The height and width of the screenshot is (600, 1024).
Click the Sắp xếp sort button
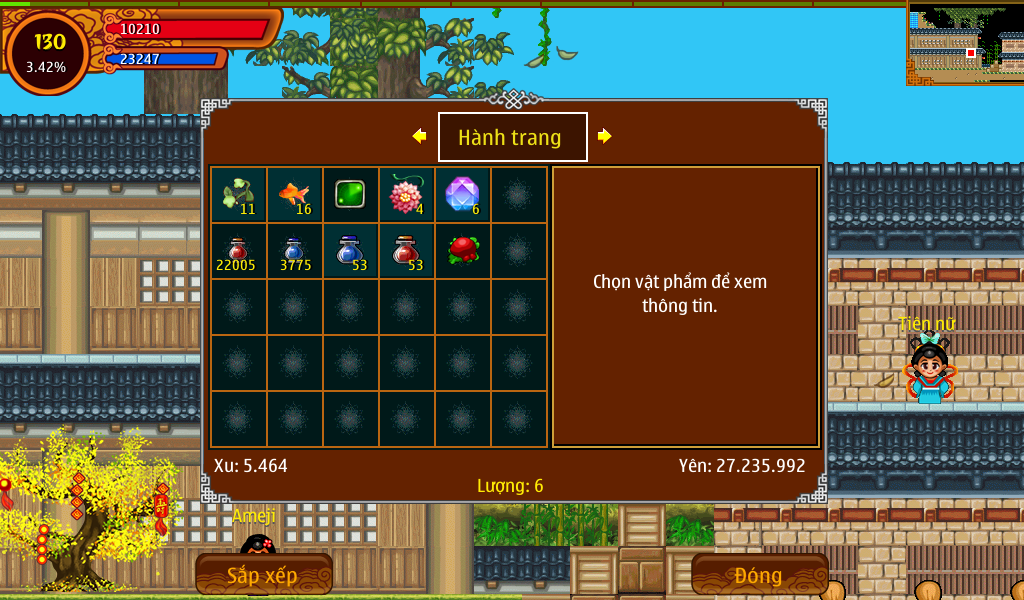pyautogui.click(x=263, y=575)
